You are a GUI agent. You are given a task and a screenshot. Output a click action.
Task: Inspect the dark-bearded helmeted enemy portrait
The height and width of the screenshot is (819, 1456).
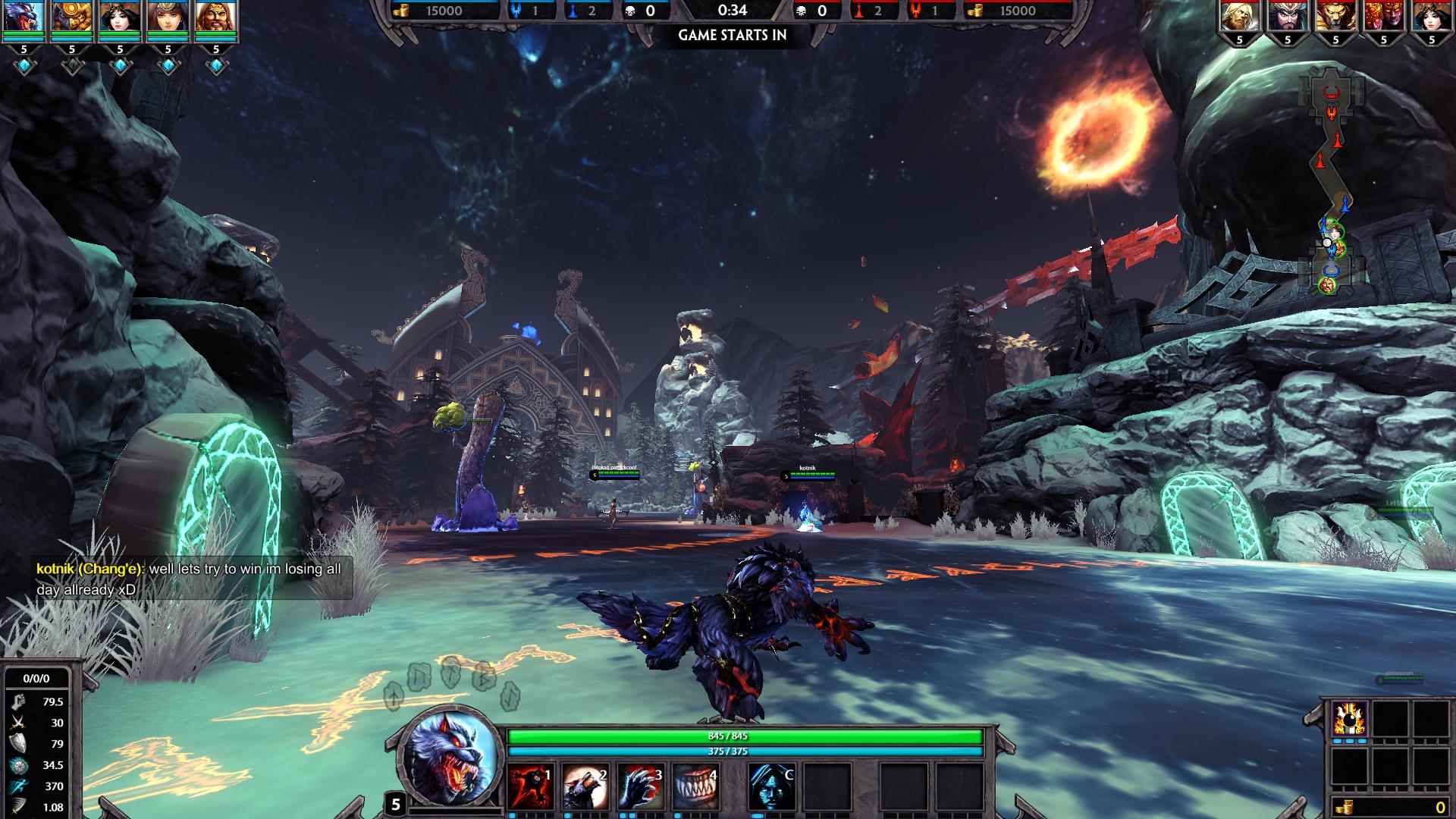point(1288,17)
